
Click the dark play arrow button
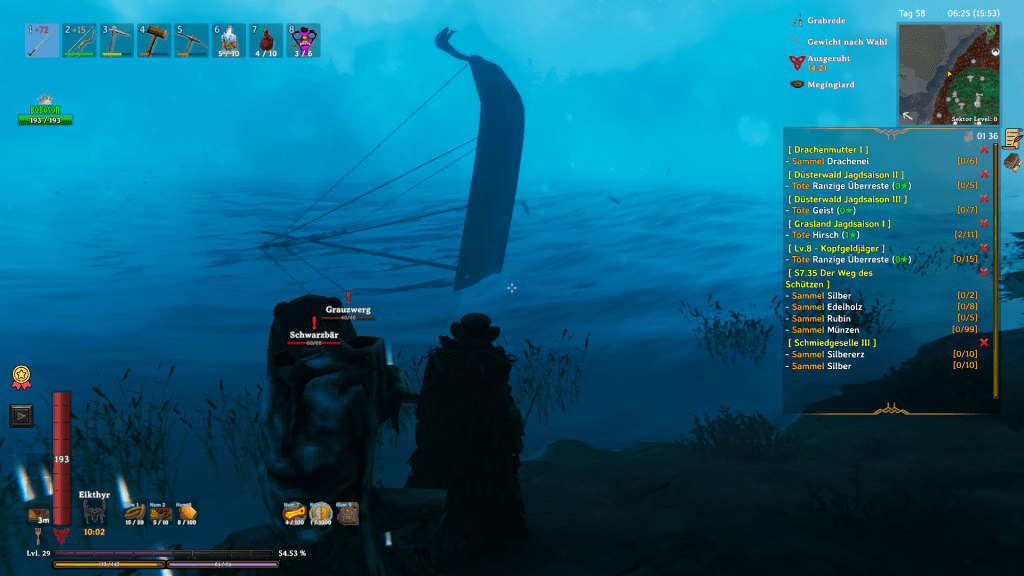21,414
